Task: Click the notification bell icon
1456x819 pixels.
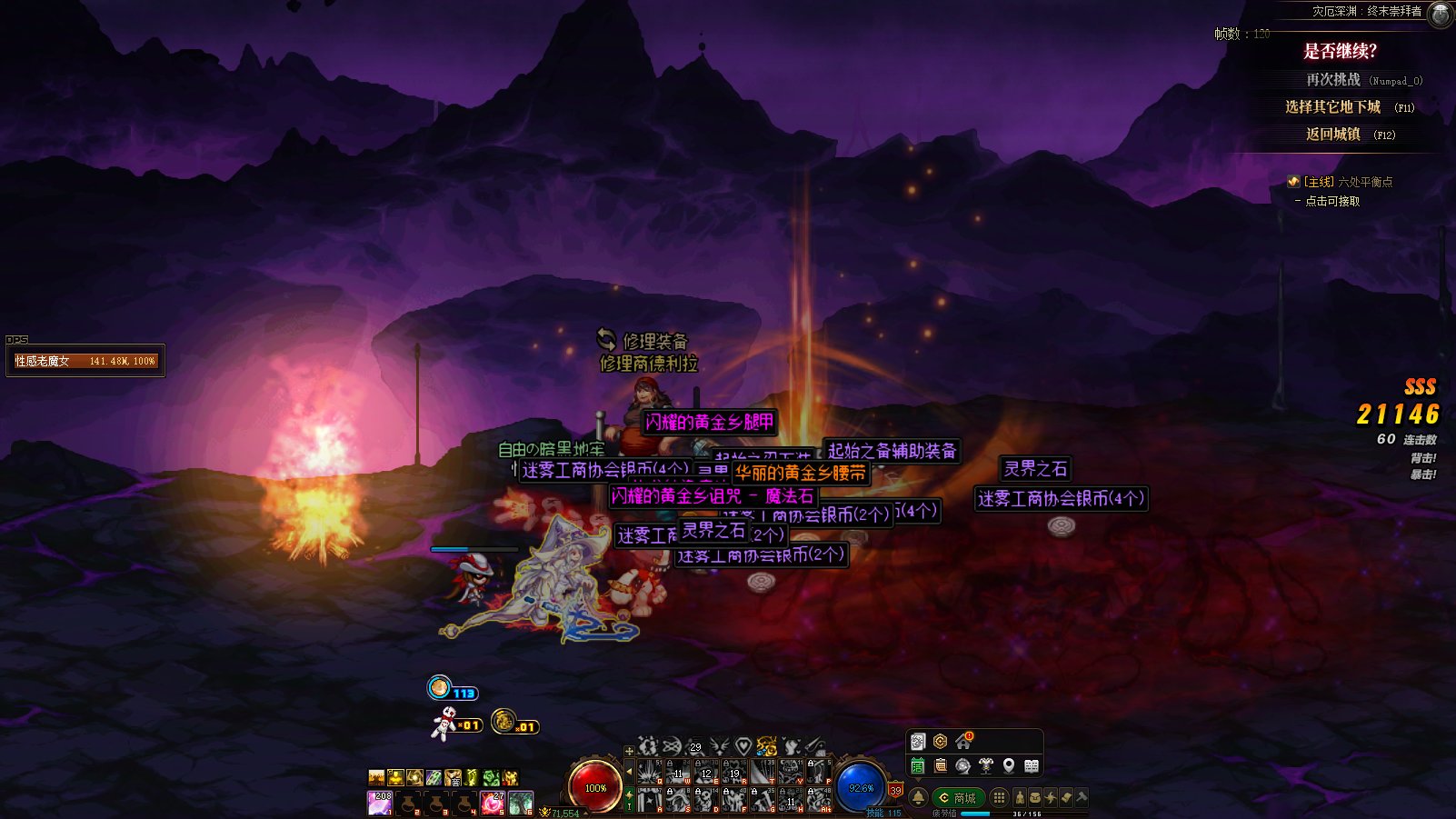Action: pos(918,797)
